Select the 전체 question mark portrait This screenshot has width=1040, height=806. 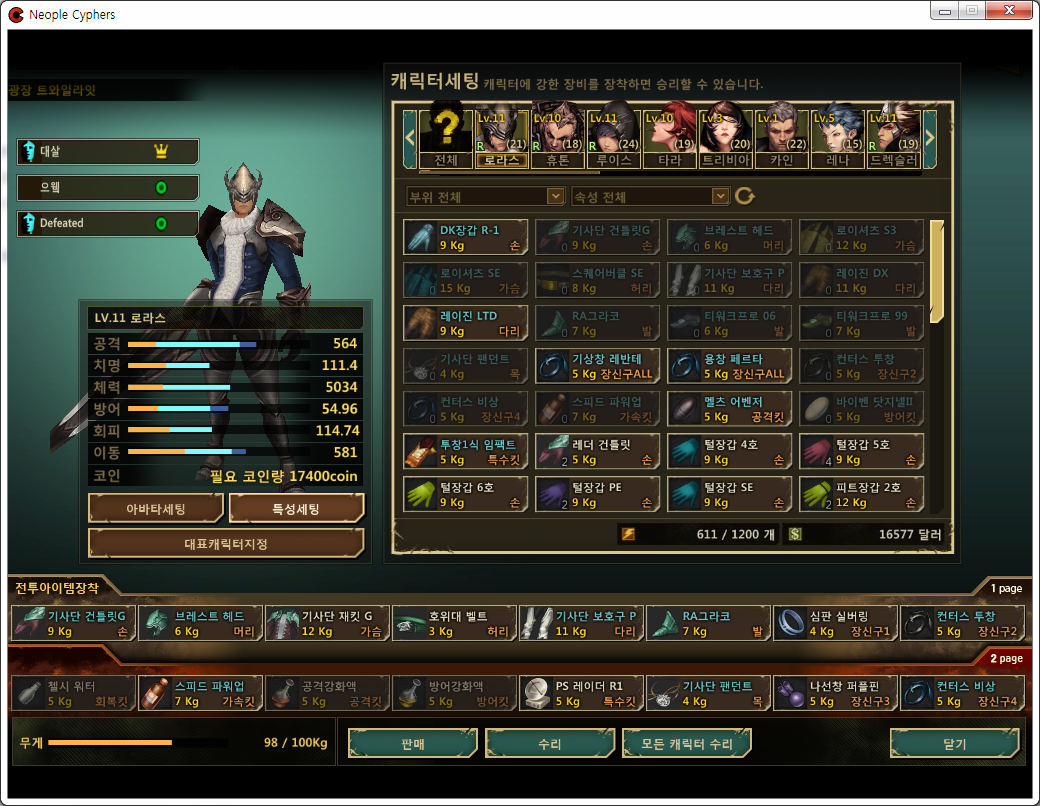pos(446,135)
